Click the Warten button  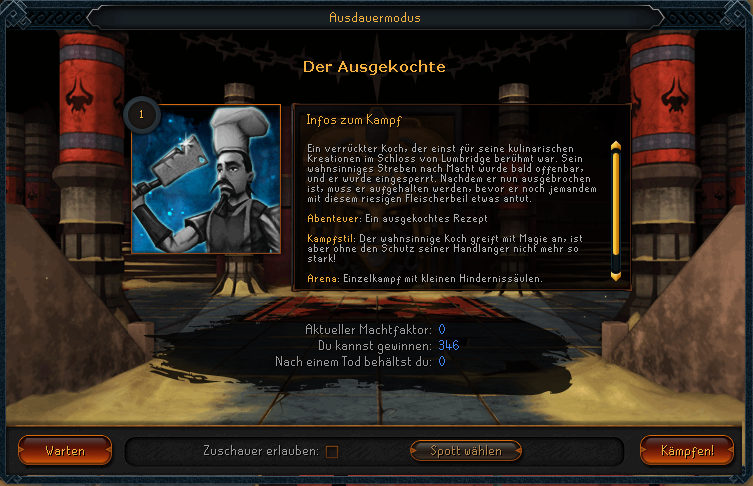point(64,450)
